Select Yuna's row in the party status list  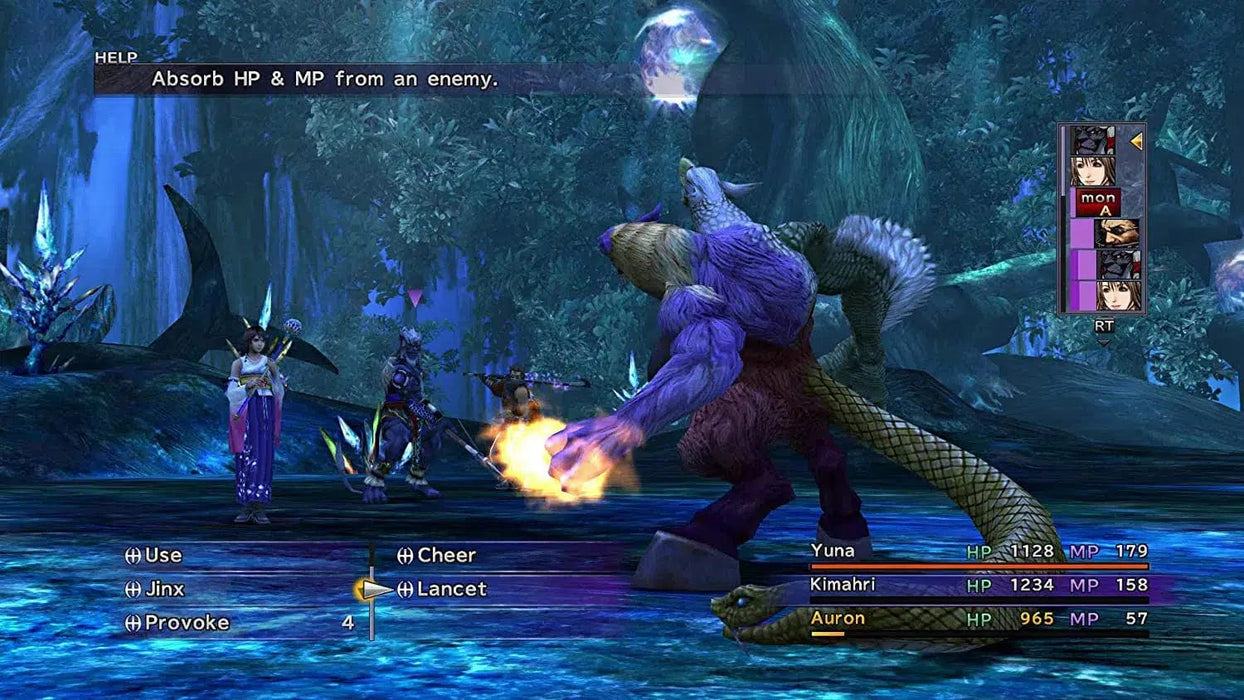[x=978, y=551]
